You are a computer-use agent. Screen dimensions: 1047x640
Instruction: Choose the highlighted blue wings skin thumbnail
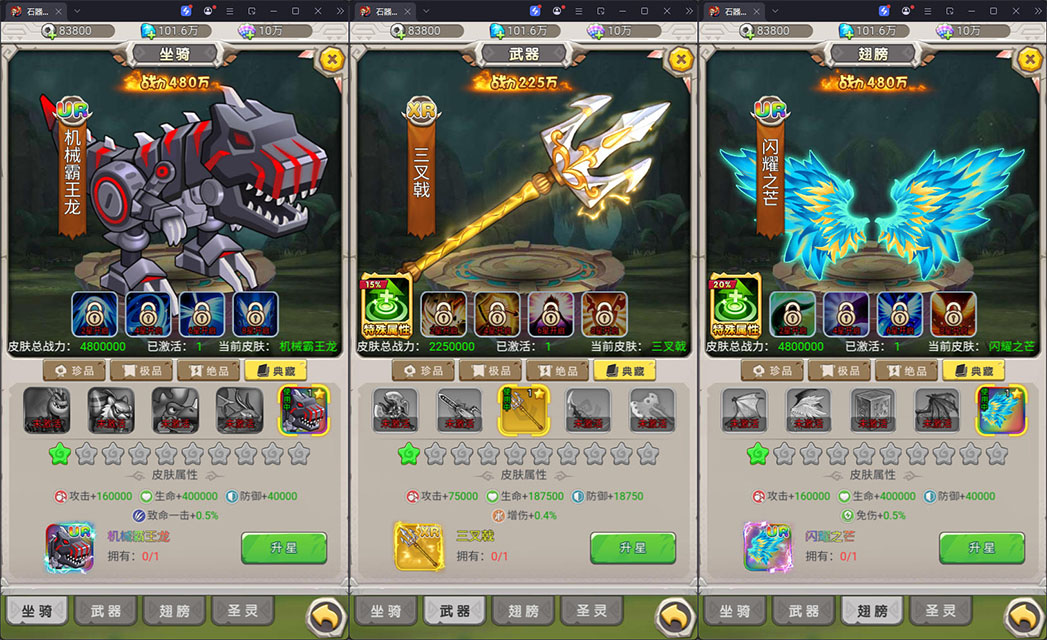tap(1001, 411)
